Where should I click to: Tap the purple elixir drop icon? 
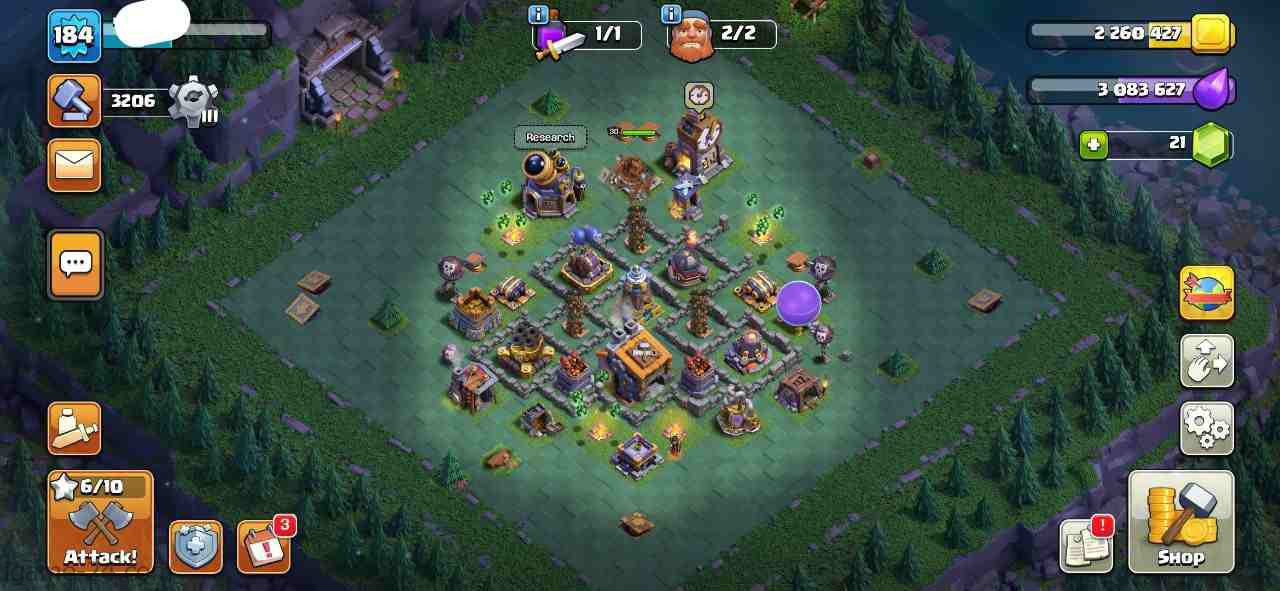(1214, 90)
